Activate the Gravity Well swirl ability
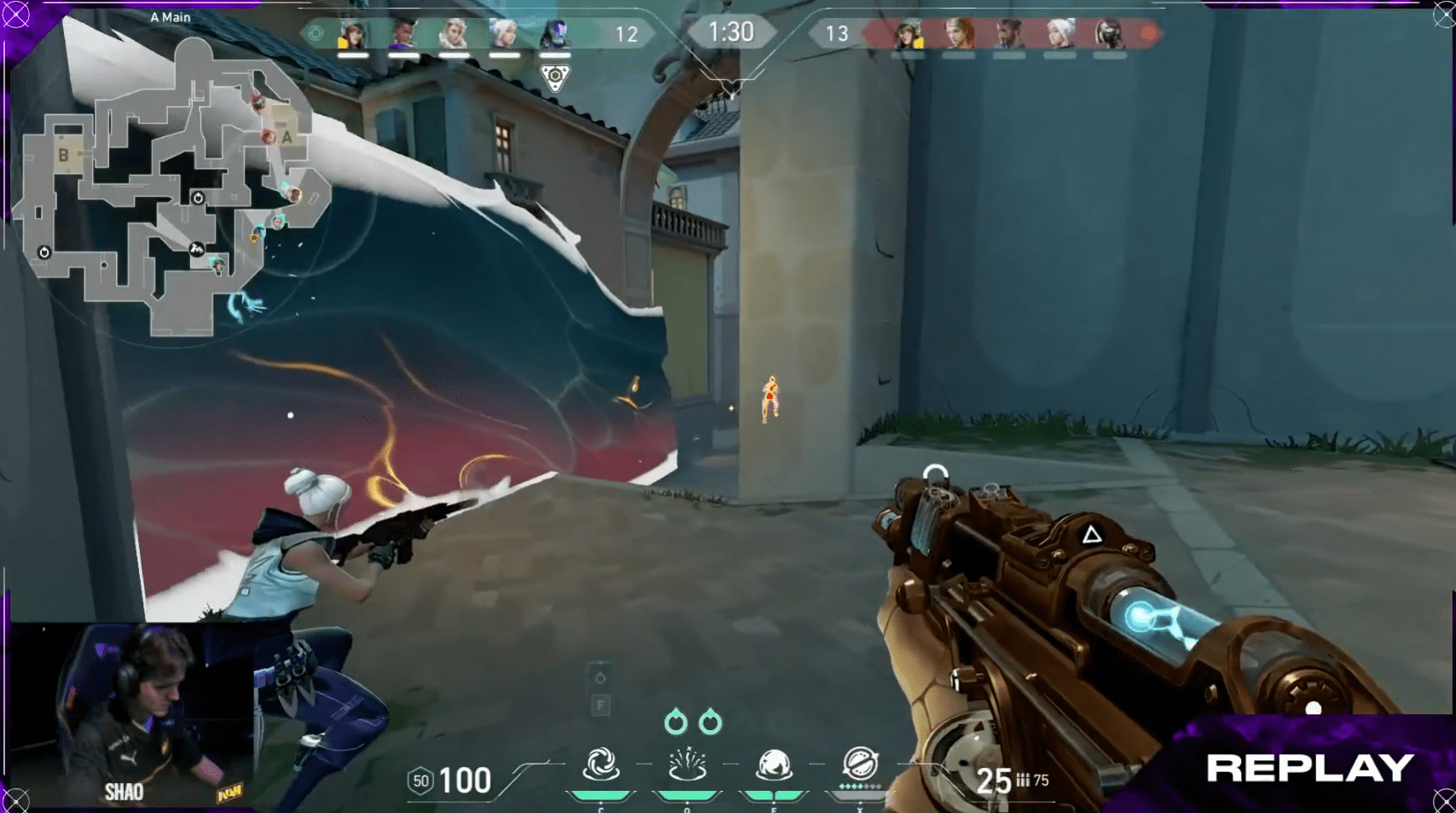1456x813 pixels. (x=600, y=765)
